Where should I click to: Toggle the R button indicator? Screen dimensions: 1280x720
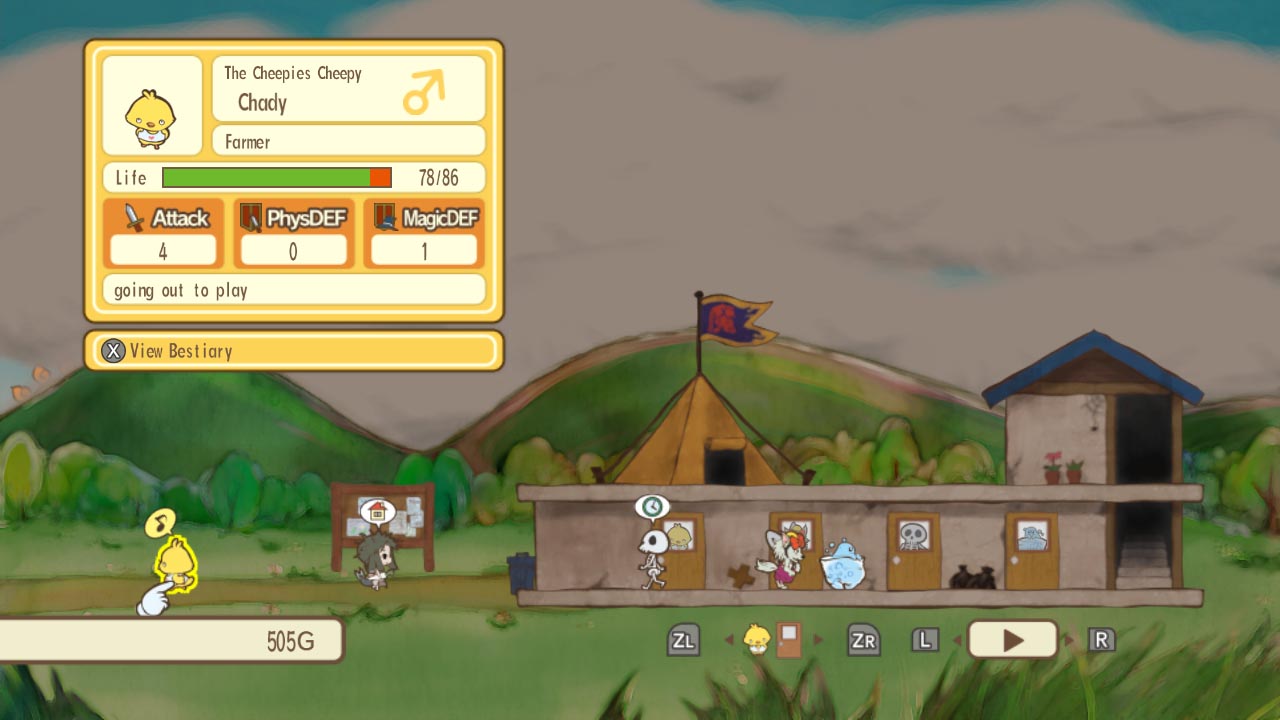pyautogui.click(x=1101, y=638)
